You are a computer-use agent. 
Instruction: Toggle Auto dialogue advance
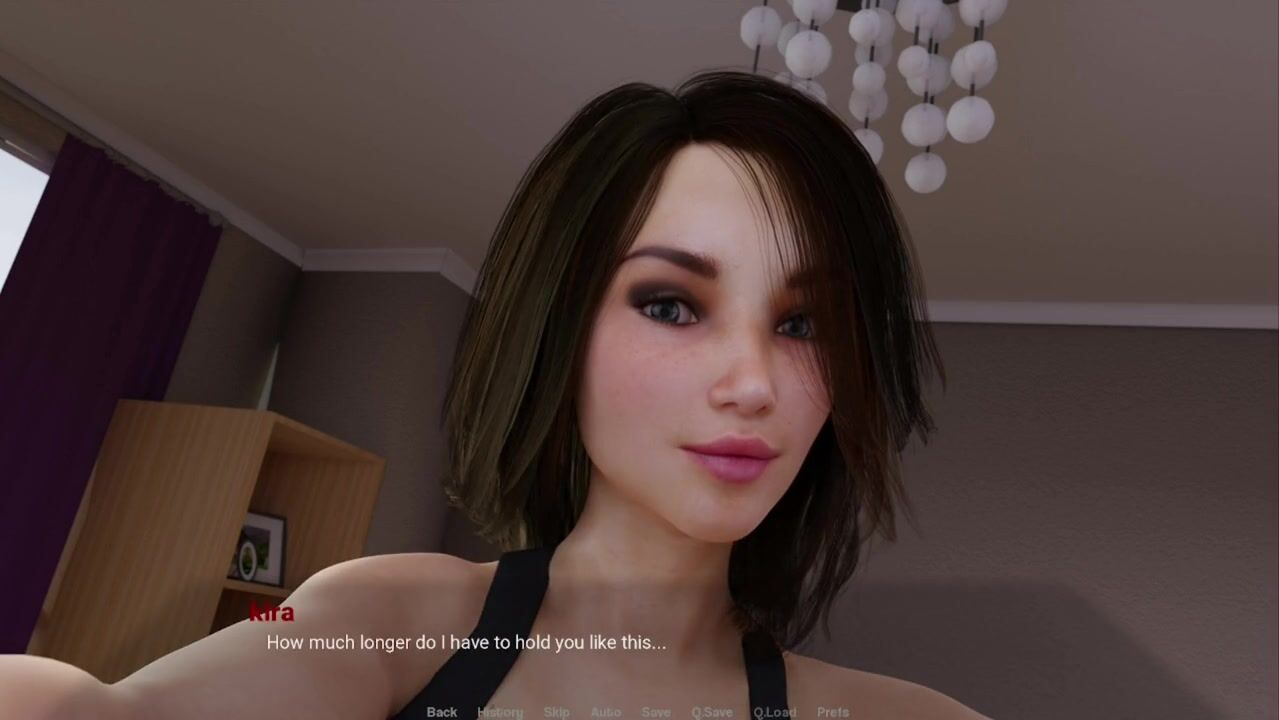[605, 712]
